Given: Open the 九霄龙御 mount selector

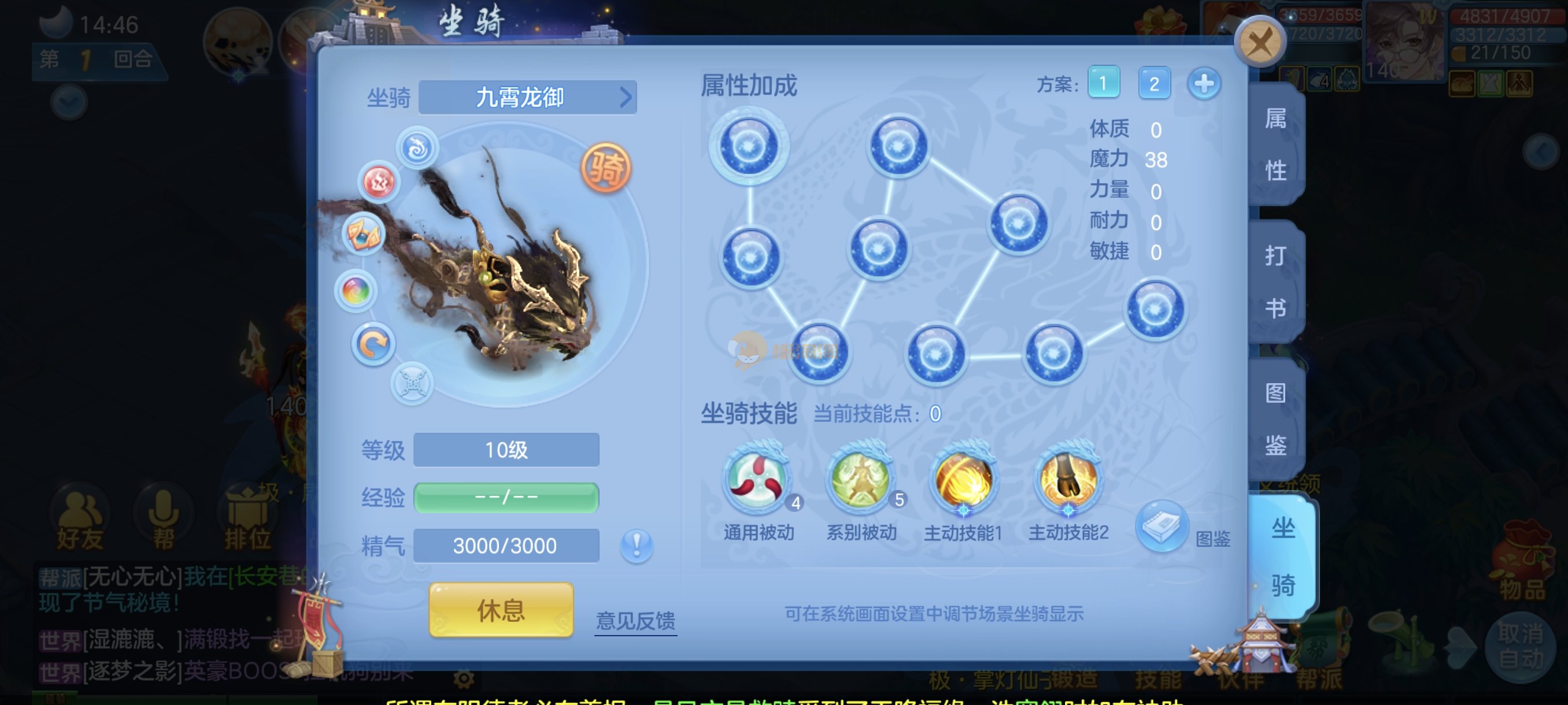Looking at the screenshot, I should (x=527, y=97).
